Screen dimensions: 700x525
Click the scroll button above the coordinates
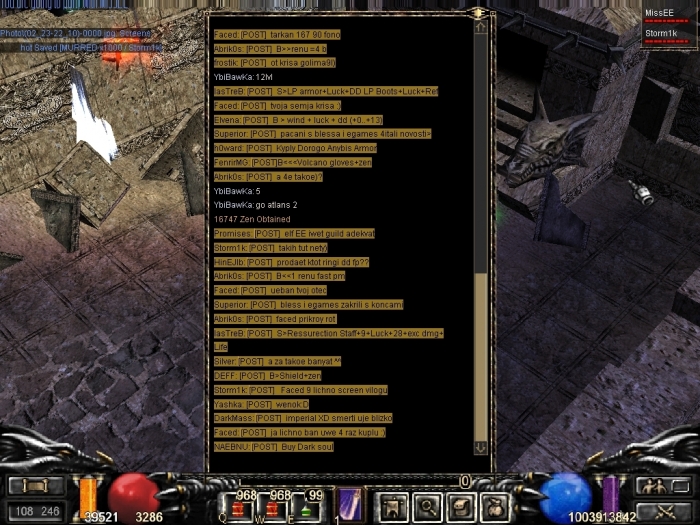(37, 486)
